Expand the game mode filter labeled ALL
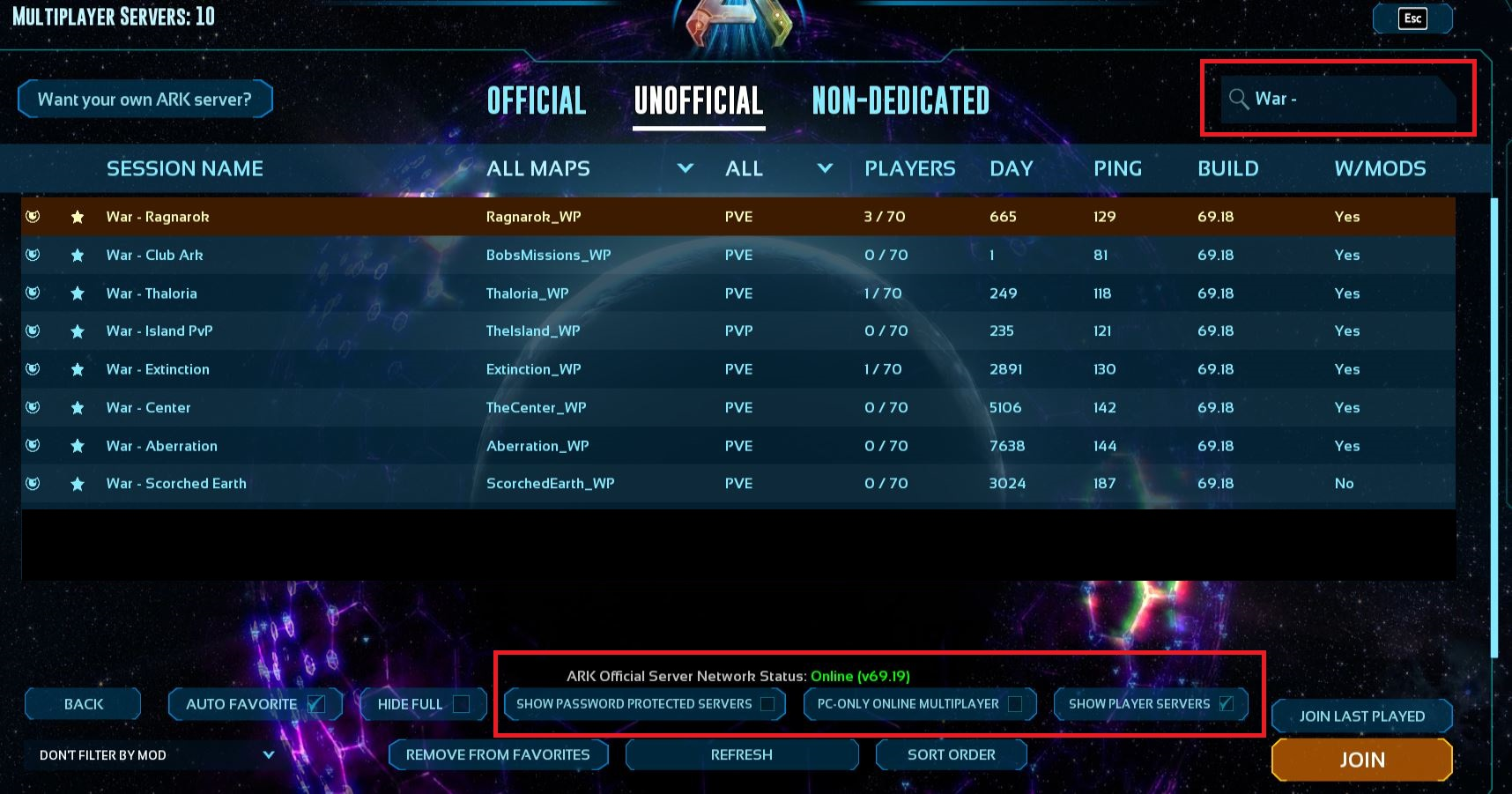 pyautogui.click(x=825, y=168)
